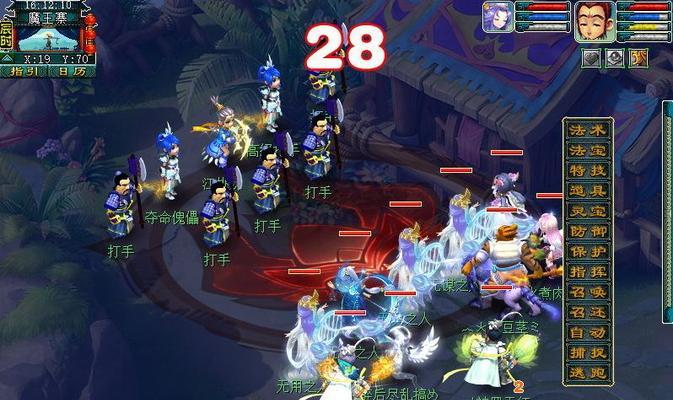673x400 pixels.
Task: Open the 指挥 command option
Action: [588, 271]
